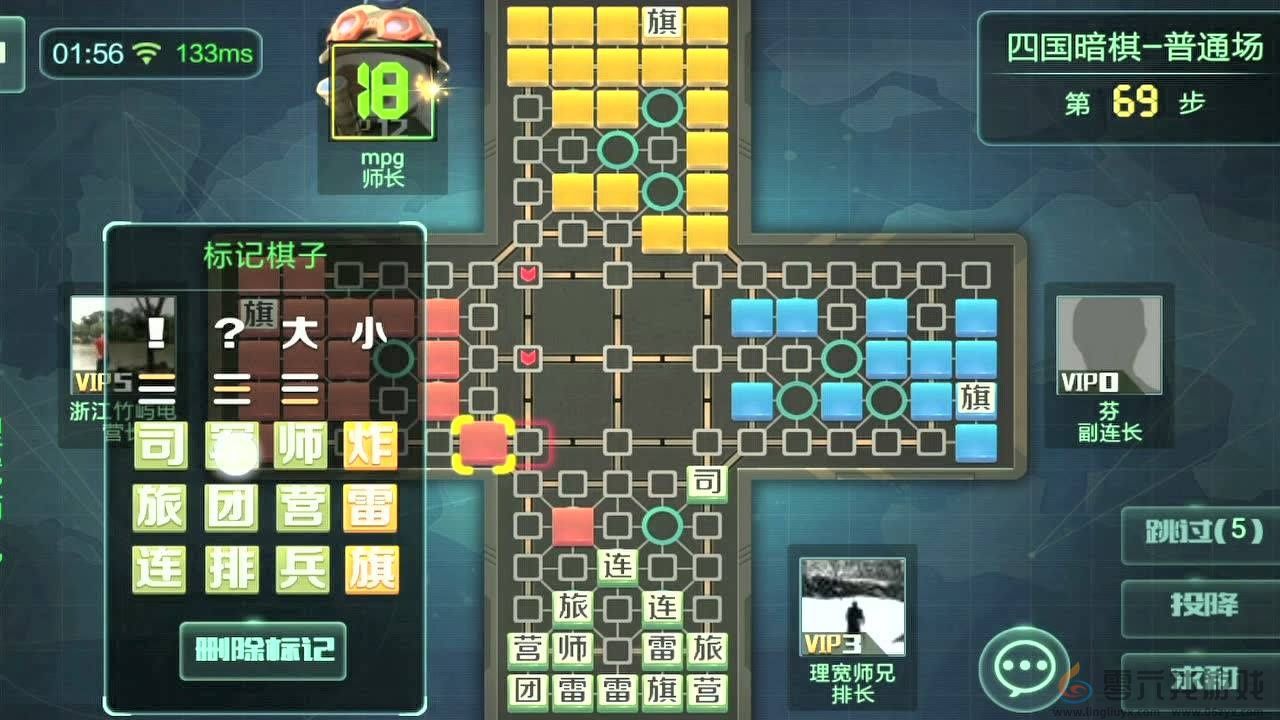Select the 兵 (soldier) piece marker

click(x=300, y=567)
